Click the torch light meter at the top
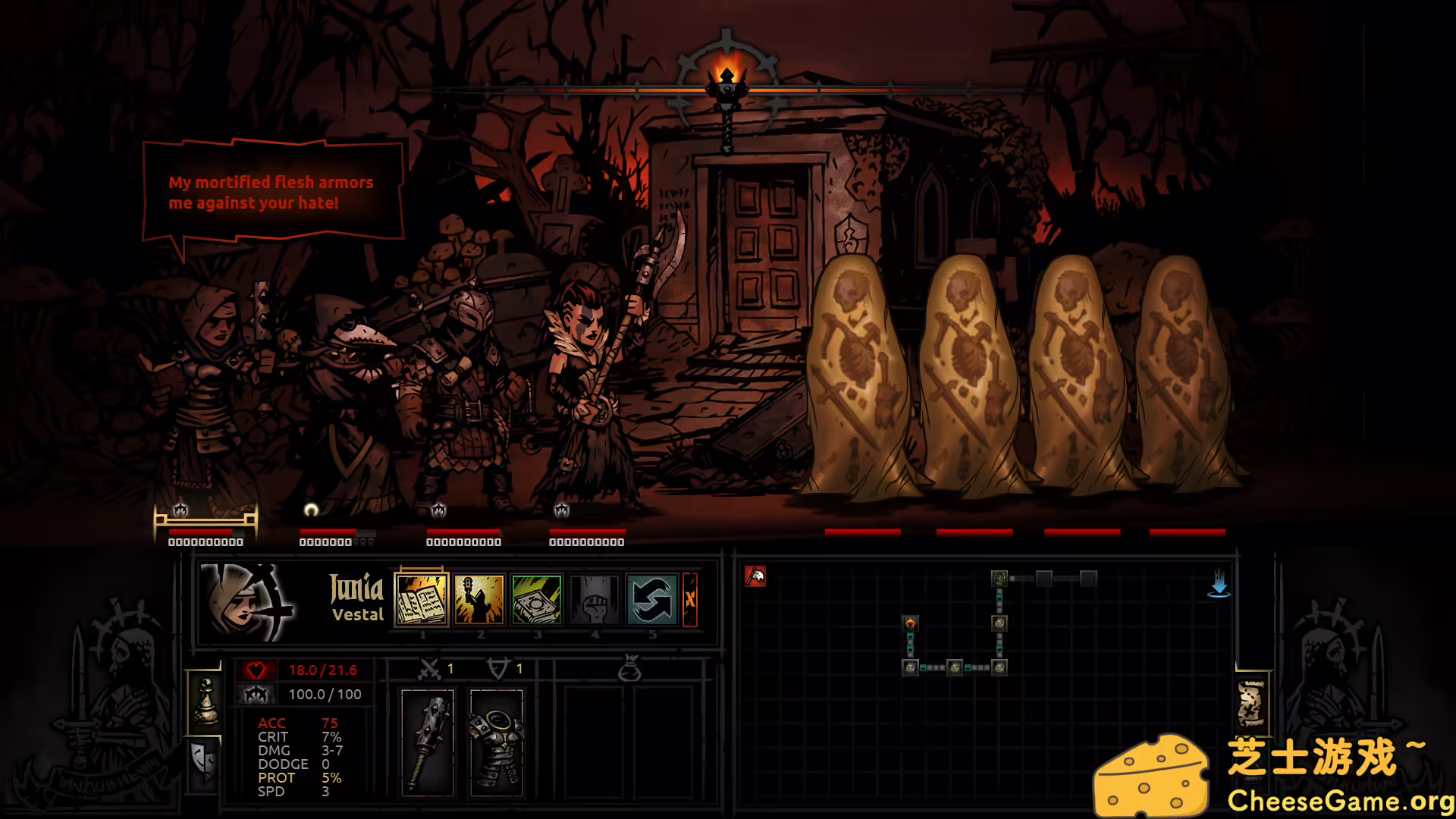The height and width of the screenshot is (819, 1456). (x=726, y=72)
